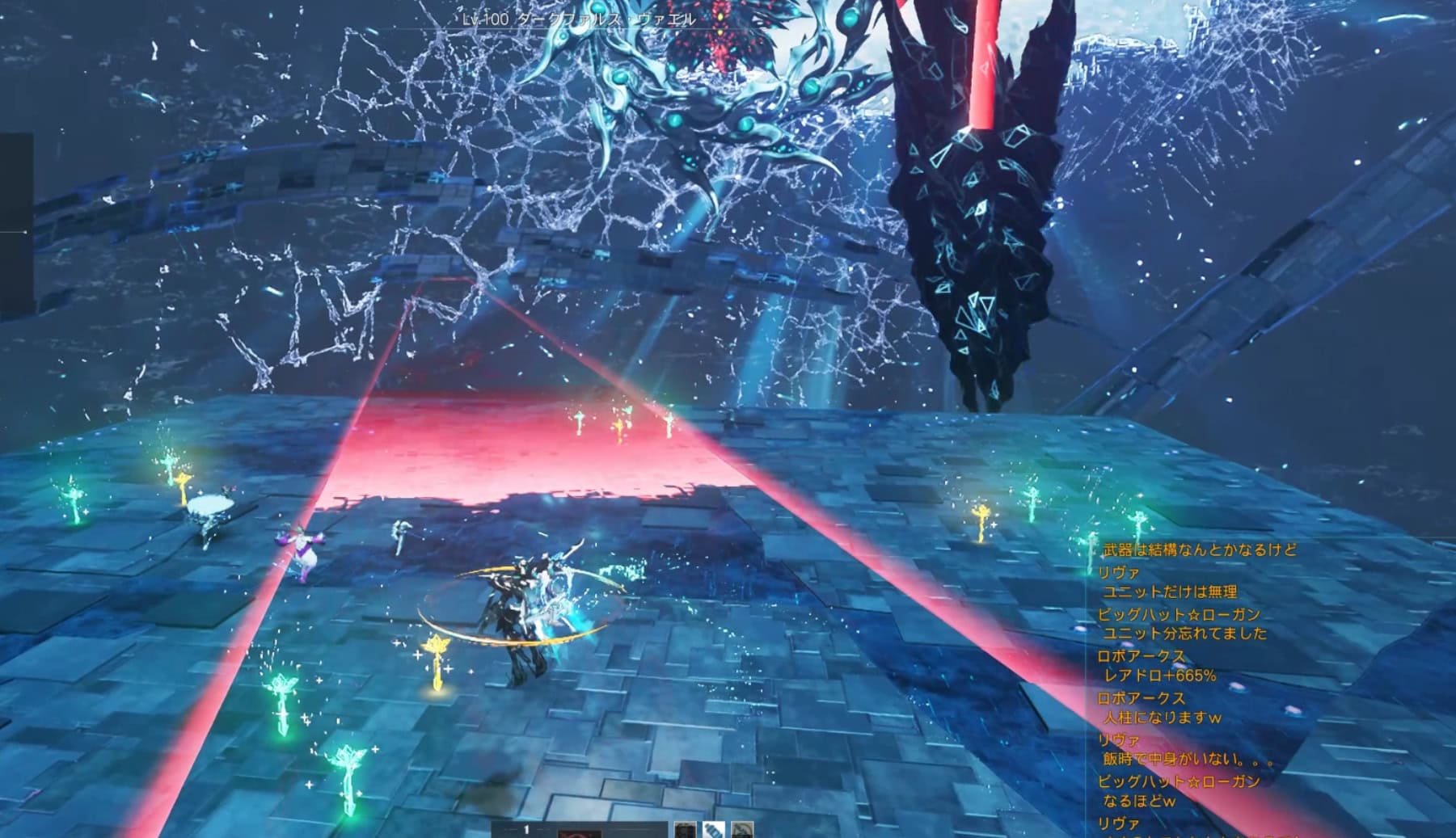Click the red weapon icon in the palette
The height and width of the screenshot is (838, 1456).
pos(580,832)
